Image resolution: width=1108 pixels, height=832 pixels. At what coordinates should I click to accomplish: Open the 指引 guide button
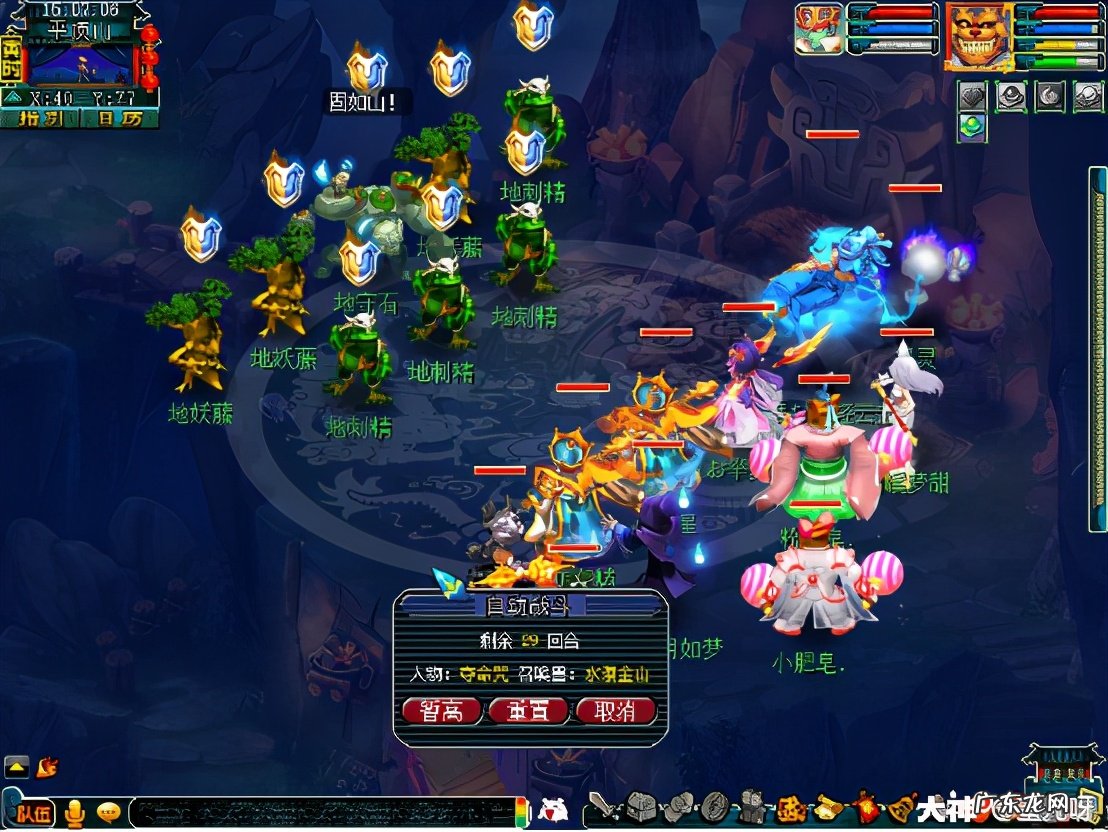tap(39, 118)
